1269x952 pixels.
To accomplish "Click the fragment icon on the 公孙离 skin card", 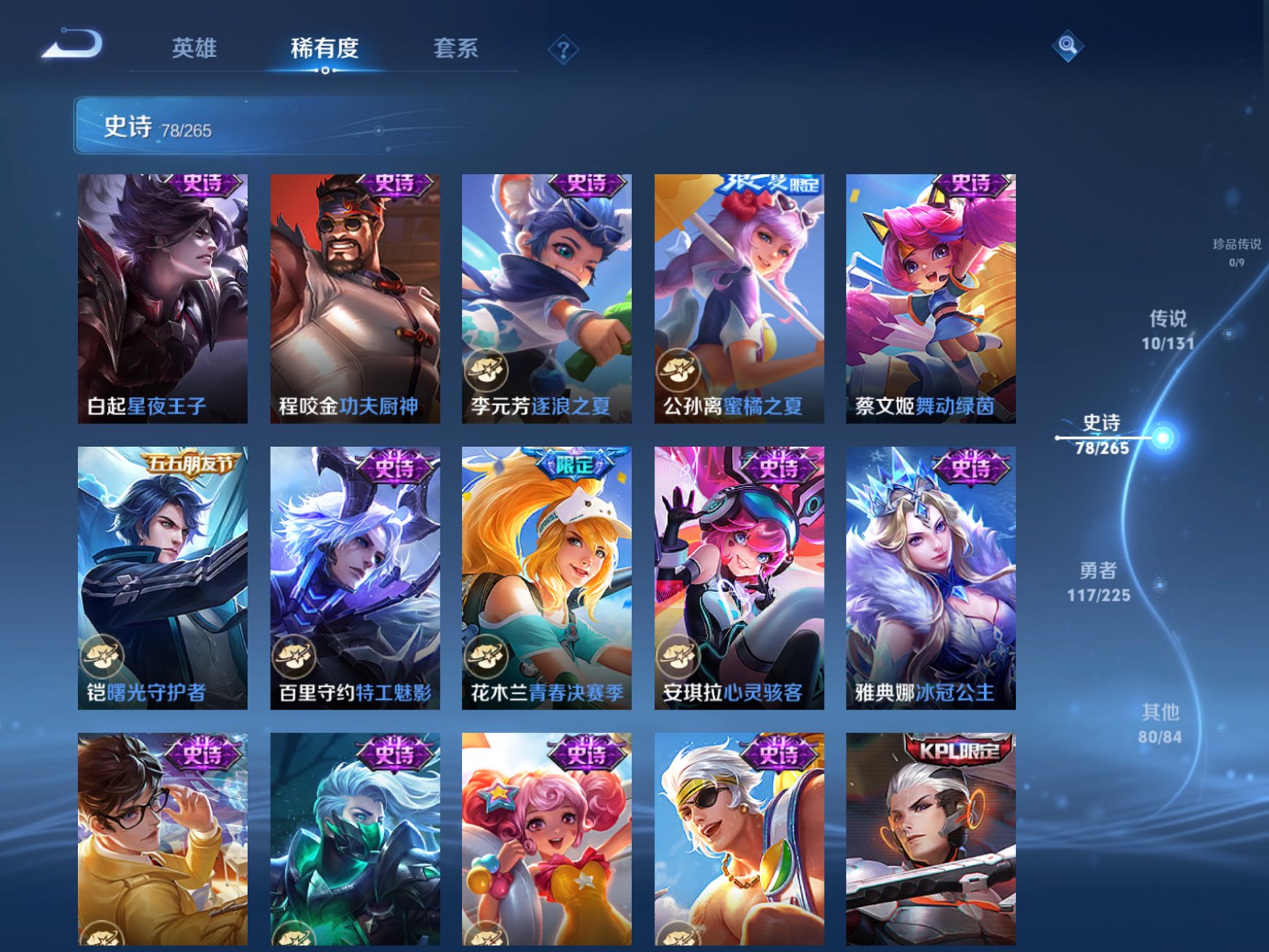I will click(x=680, y=367).
